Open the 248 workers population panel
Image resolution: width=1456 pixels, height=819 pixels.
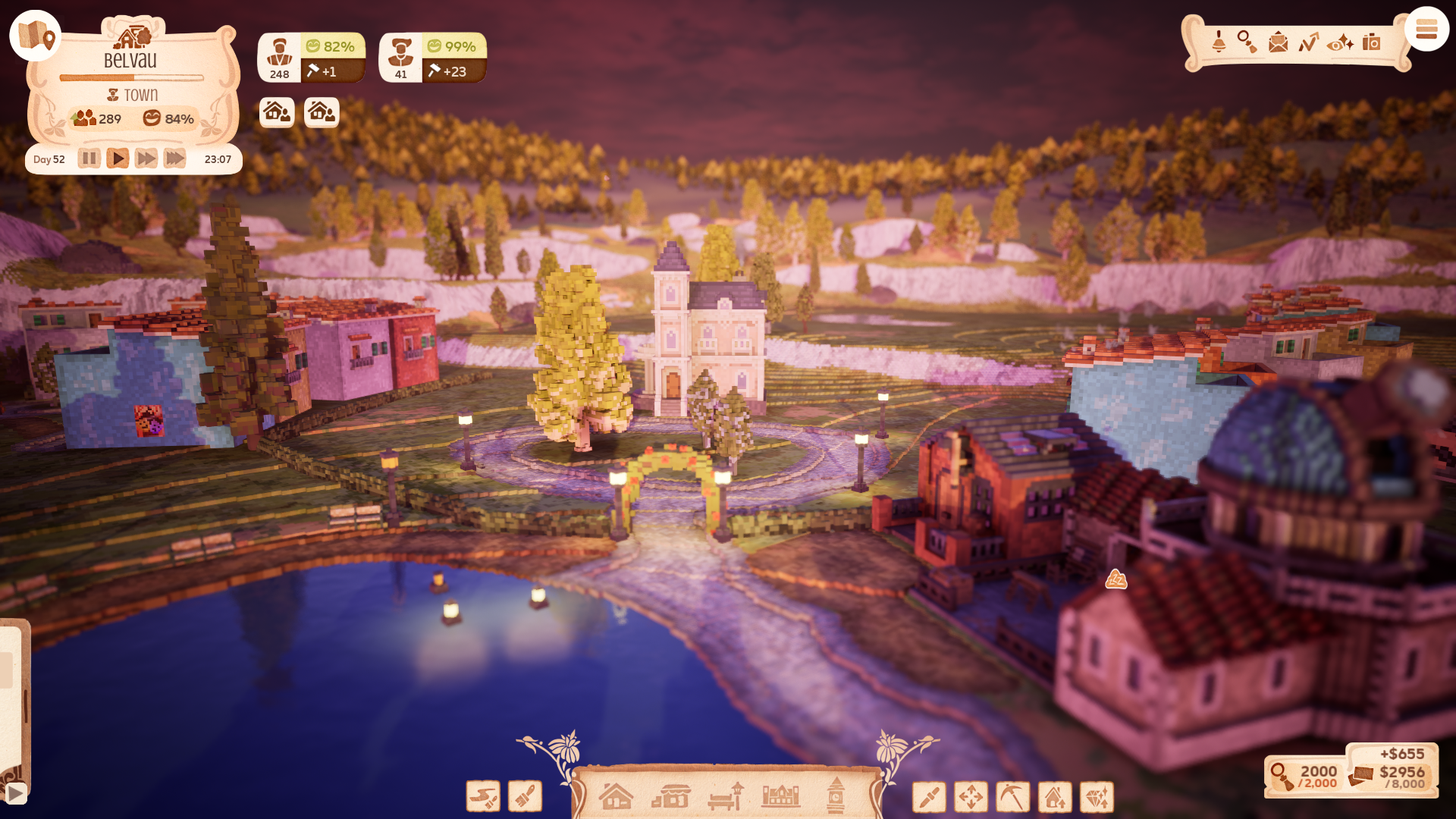click(x=279, y=58)
